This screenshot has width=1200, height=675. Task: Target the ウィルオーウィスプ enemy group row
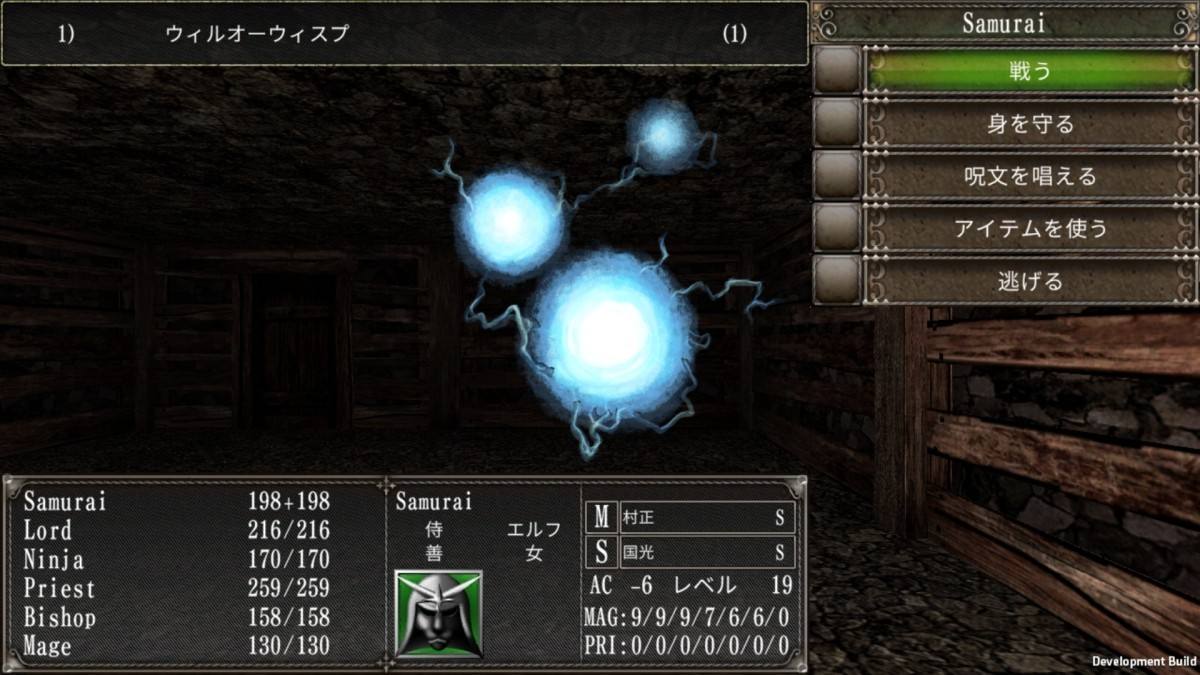403,34
